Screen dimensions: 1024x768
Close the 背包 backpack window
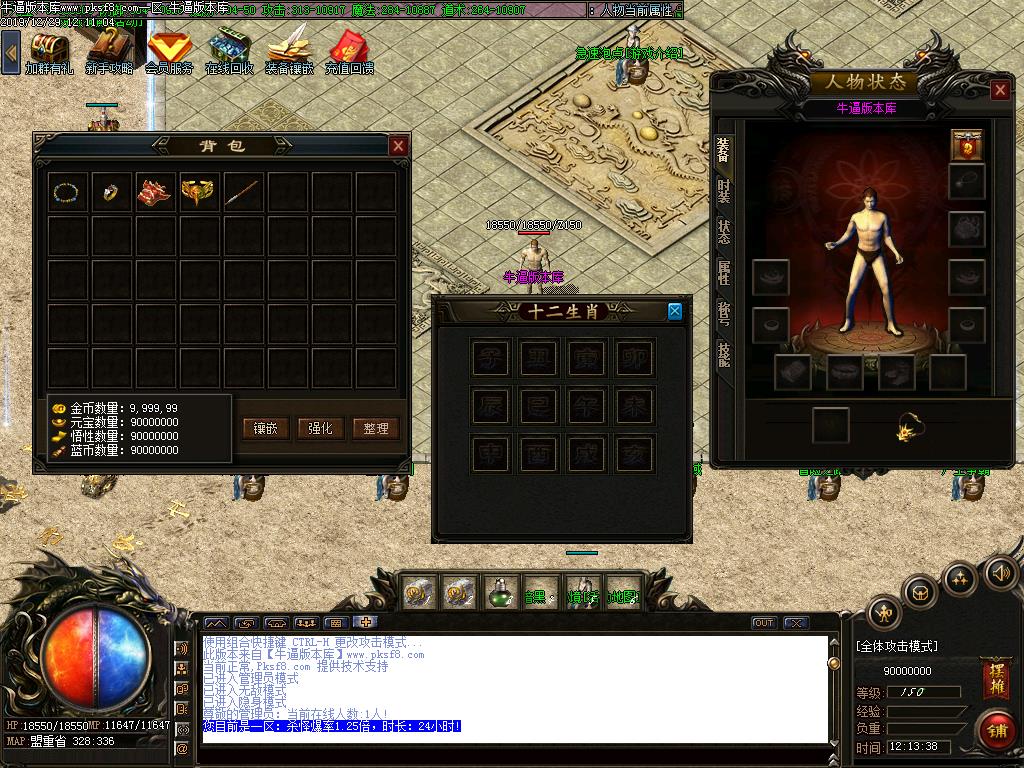pos(398,146)
